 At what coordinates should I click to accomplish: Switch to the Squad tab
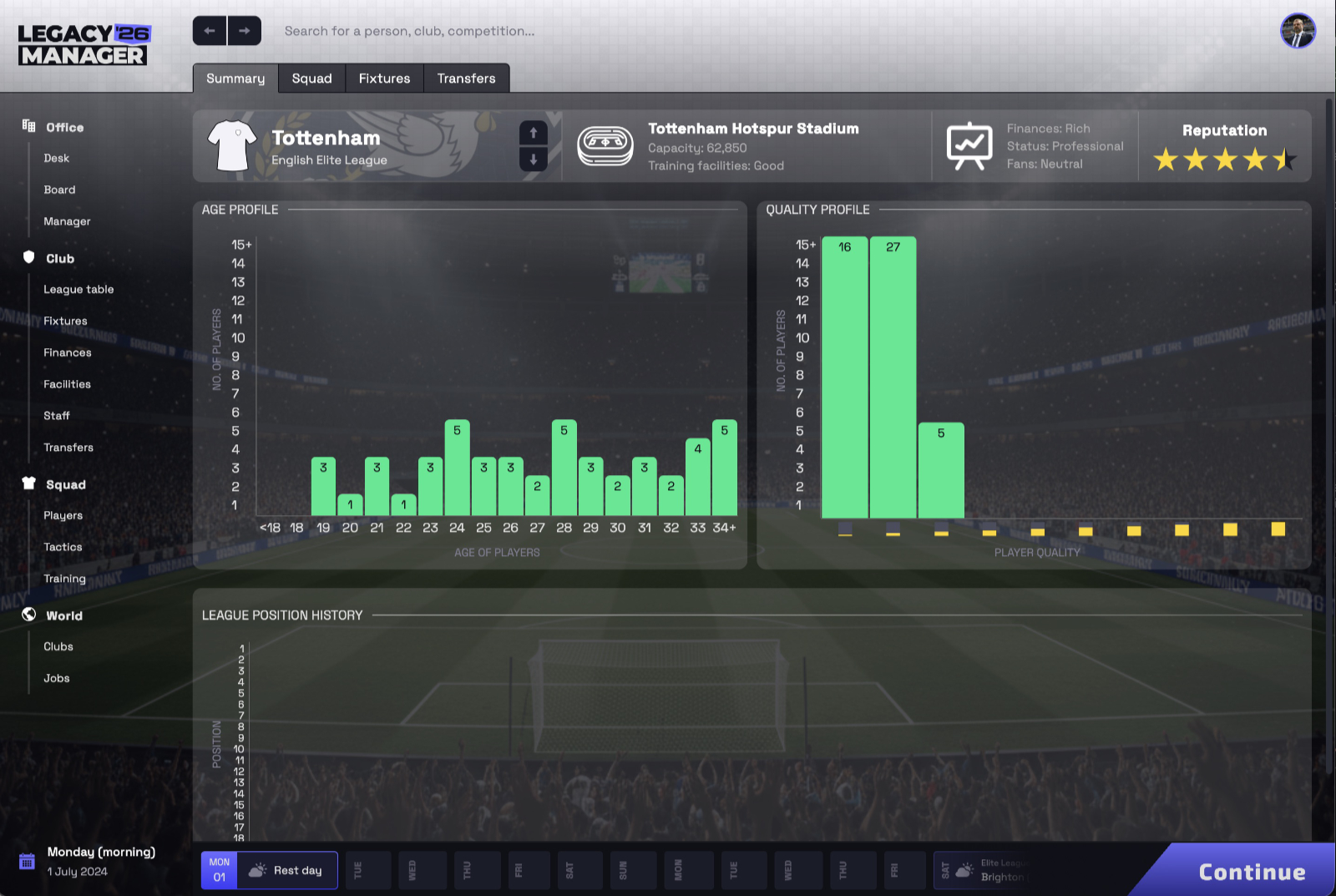tap(311, 78)
